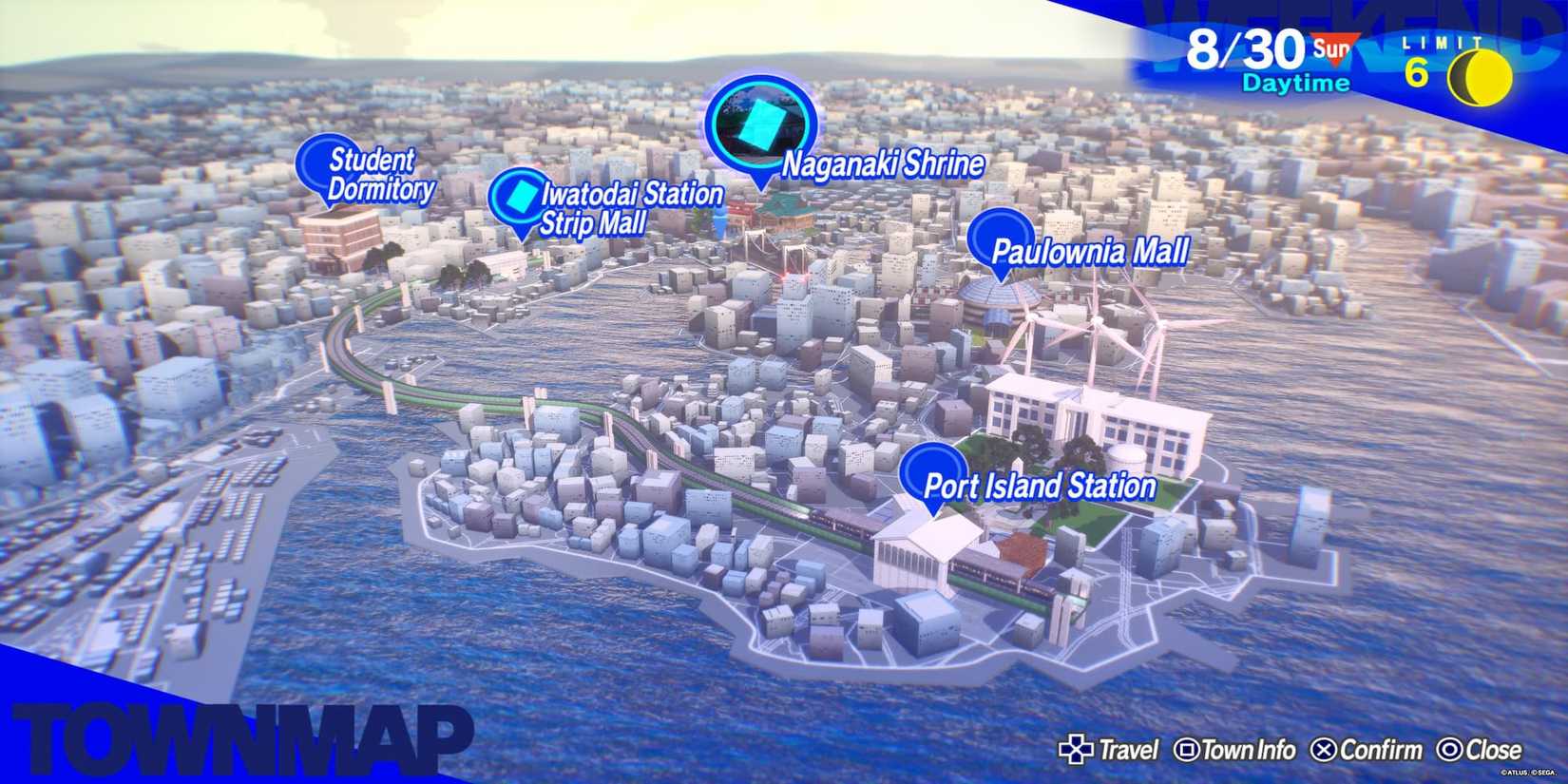Viewport: 1568px width, 784px height.
Task: Select the Daytime time-of-day label
Action: 1295,84
